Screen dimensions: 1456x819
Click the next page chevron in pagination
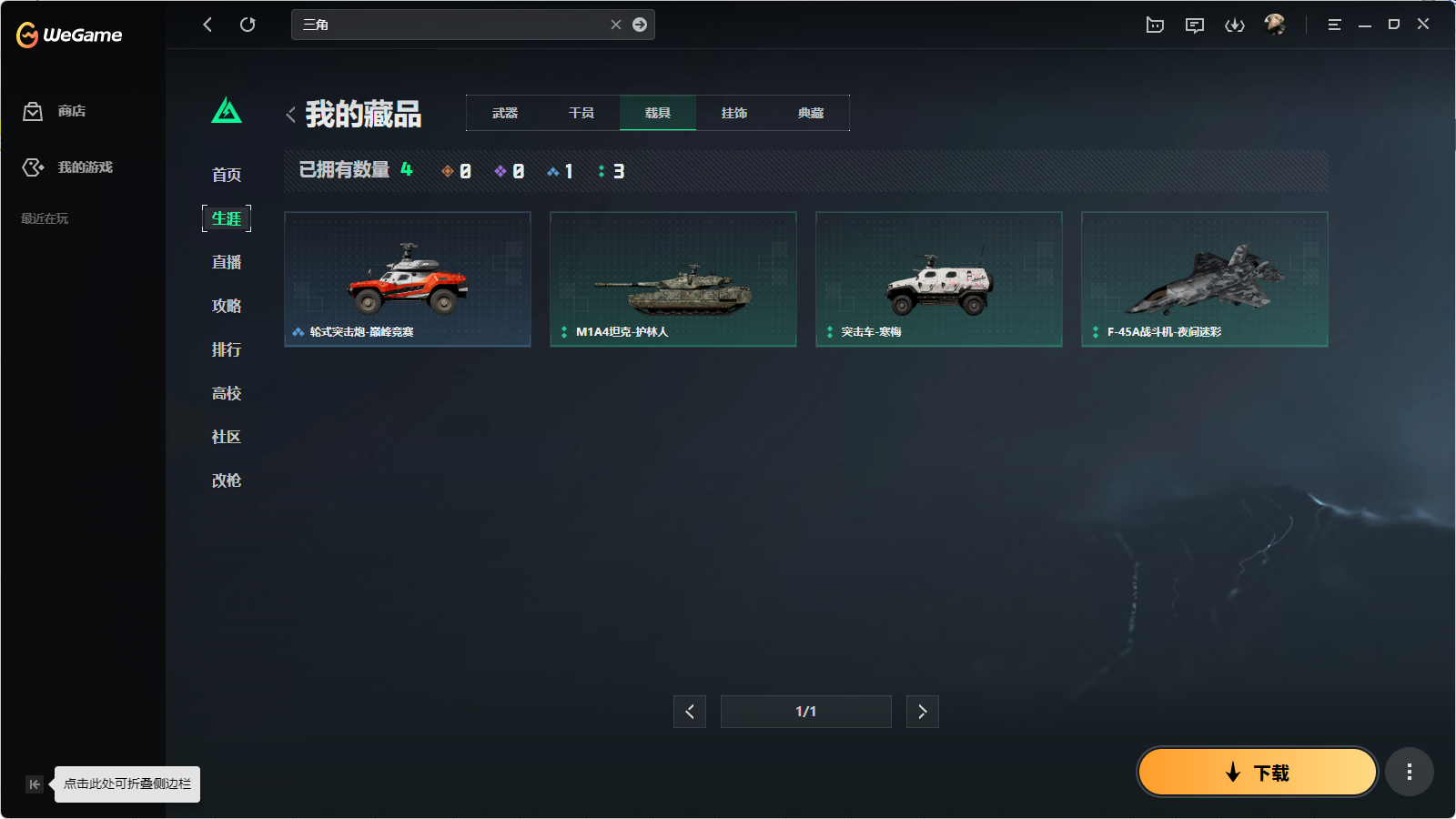coord(922,712)
